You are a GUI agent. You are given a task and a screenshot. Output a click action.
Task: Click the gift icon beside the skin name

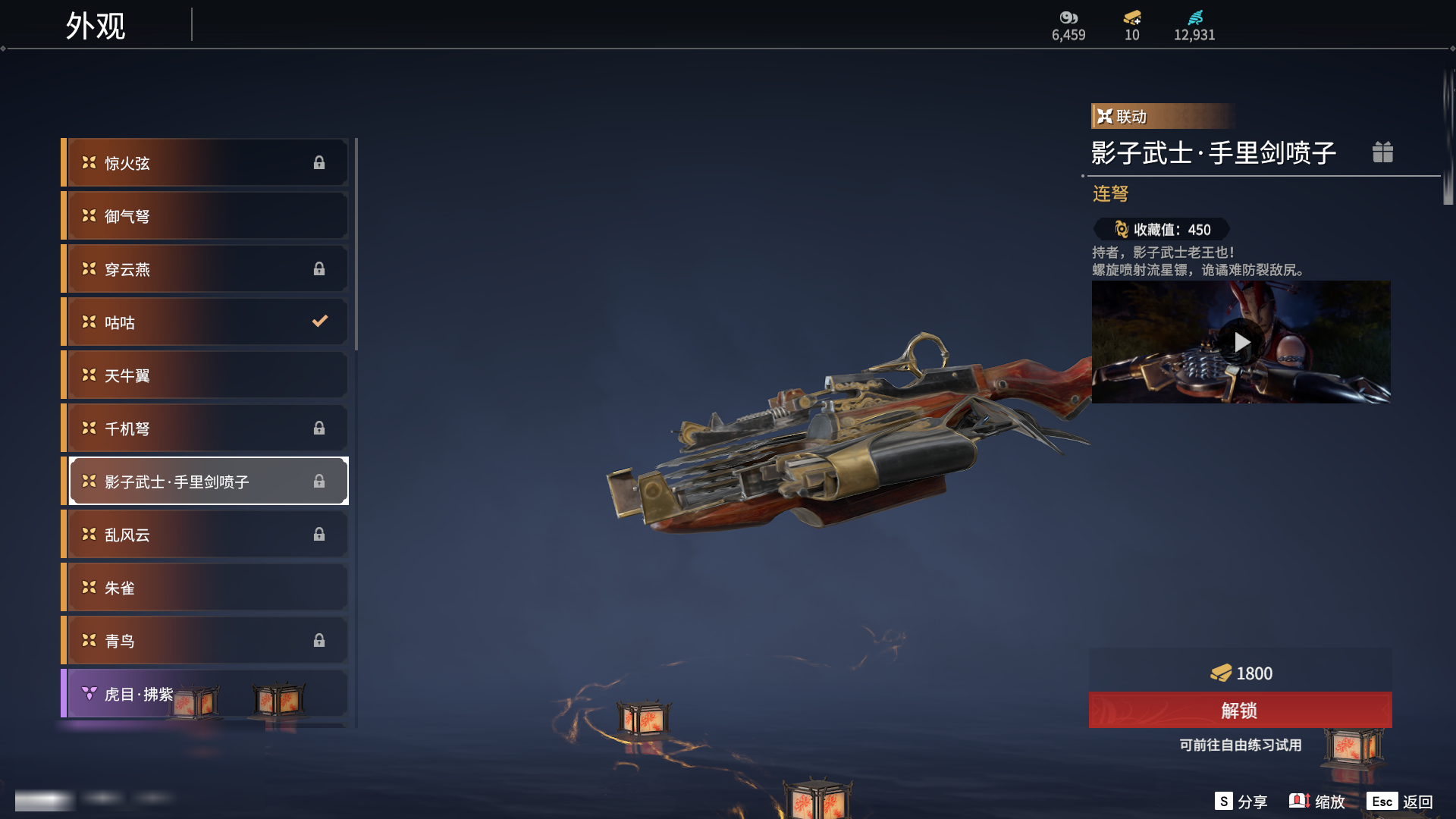[x=1382, y=152]
